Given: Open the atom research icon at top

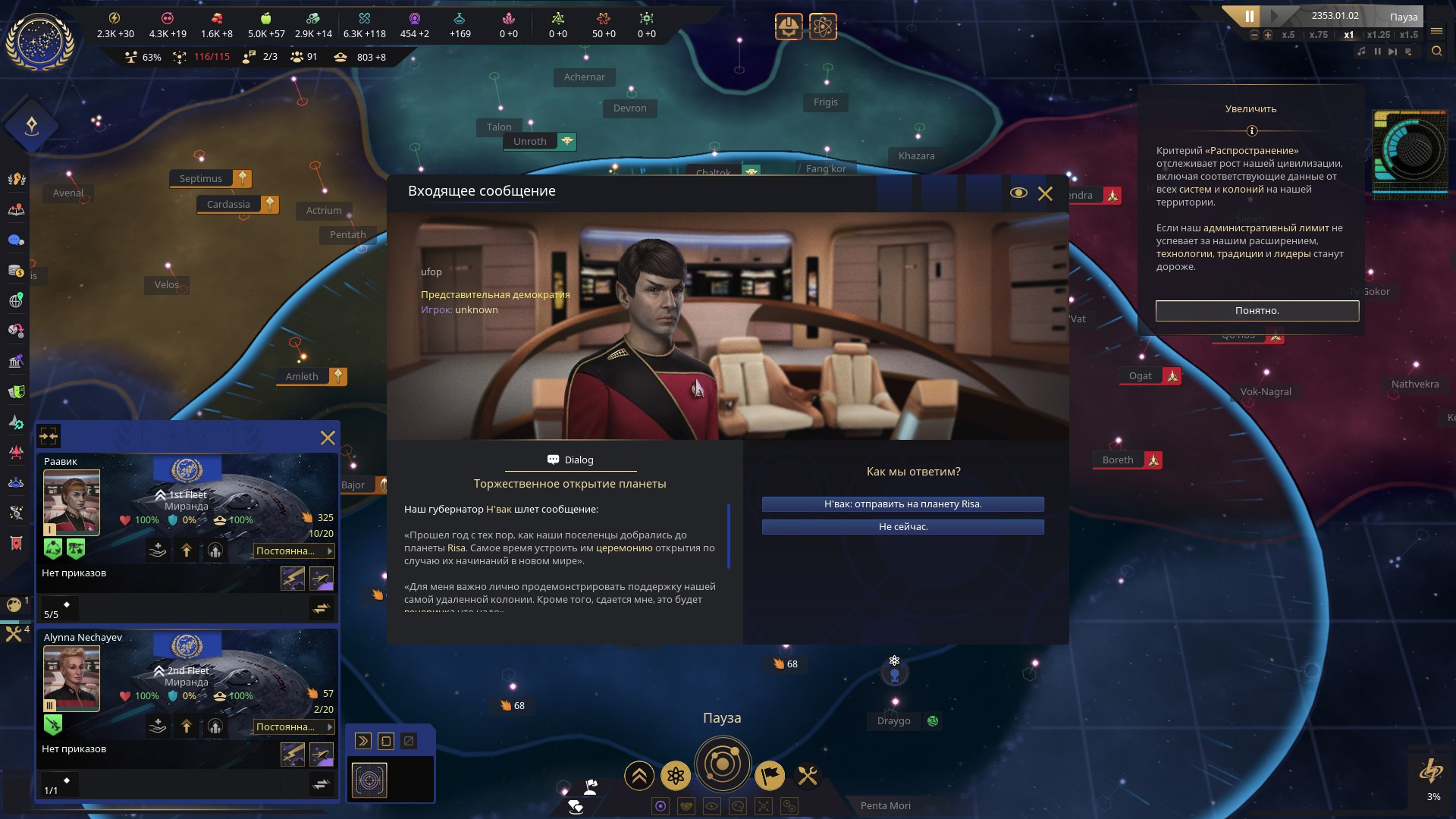Looking at the screenshot, I should point(823,27).
